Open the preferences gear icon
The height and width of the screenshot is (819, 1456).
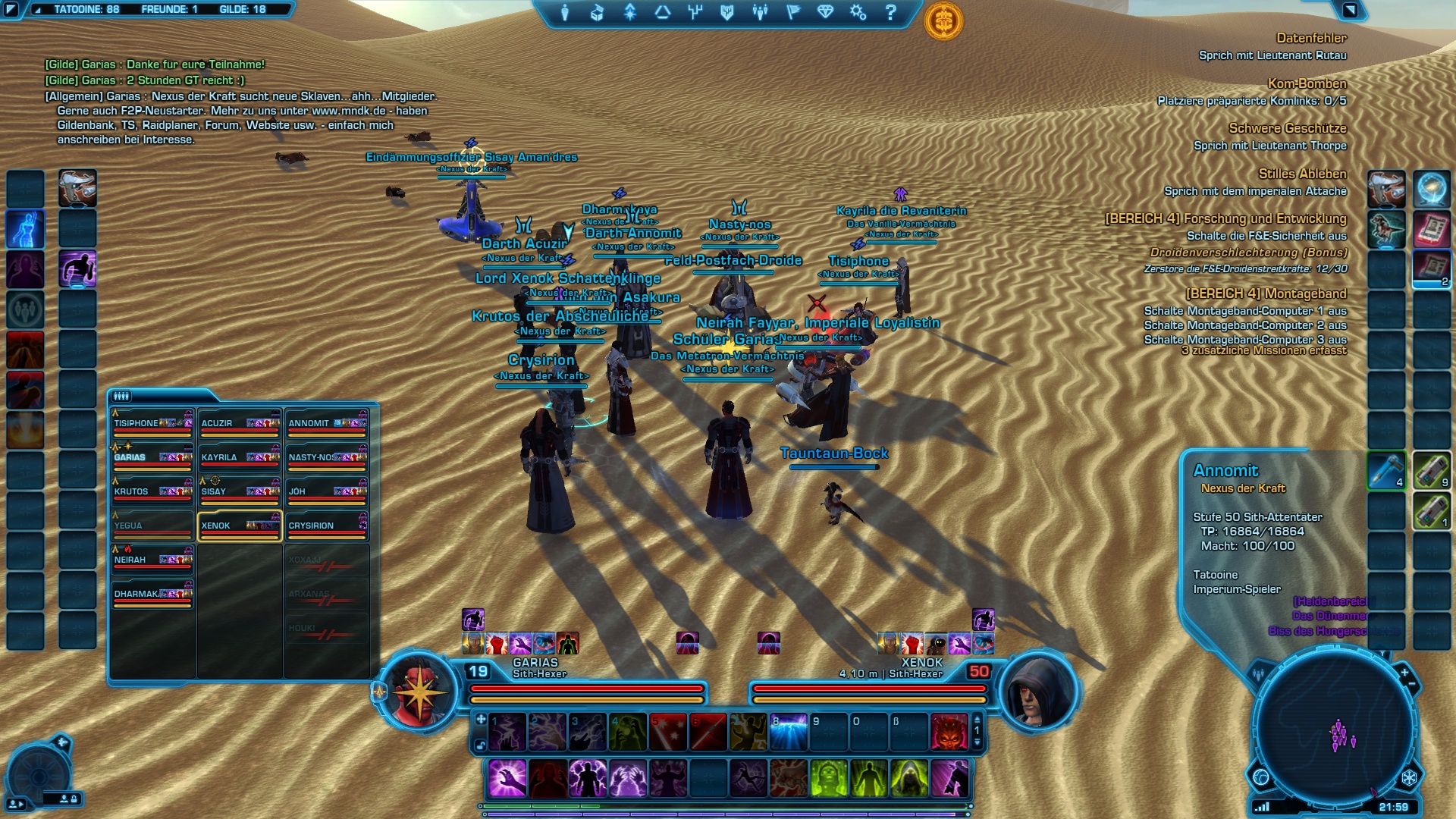click(x=858, y=12)
